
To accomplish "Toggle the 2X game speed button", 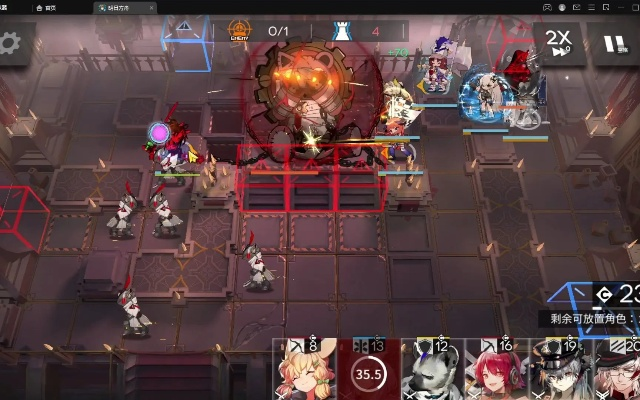I will tap(558, 43).
